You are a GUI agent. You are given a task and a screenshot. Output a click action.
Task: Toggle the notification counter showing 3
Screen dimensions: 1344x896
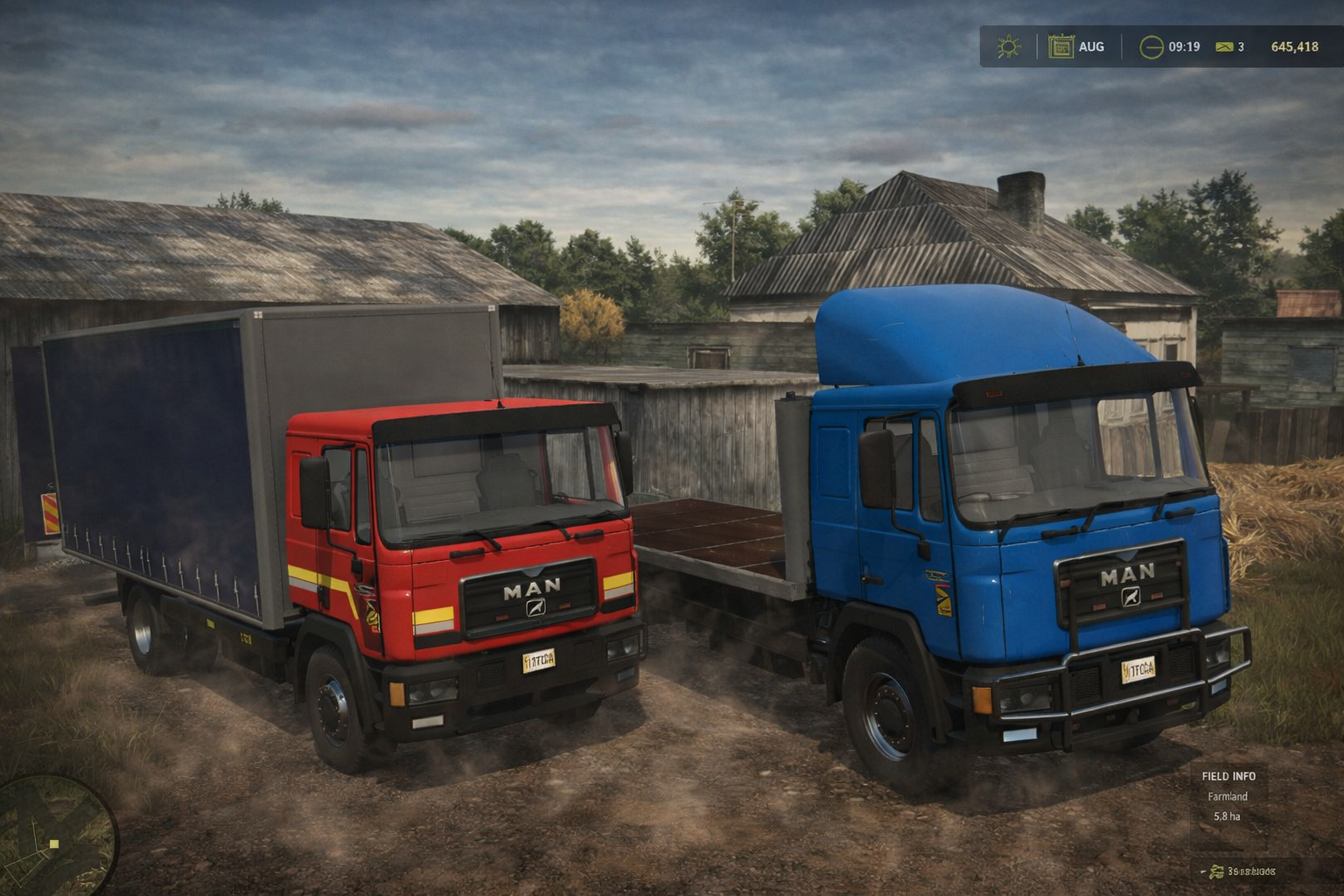1241,46
